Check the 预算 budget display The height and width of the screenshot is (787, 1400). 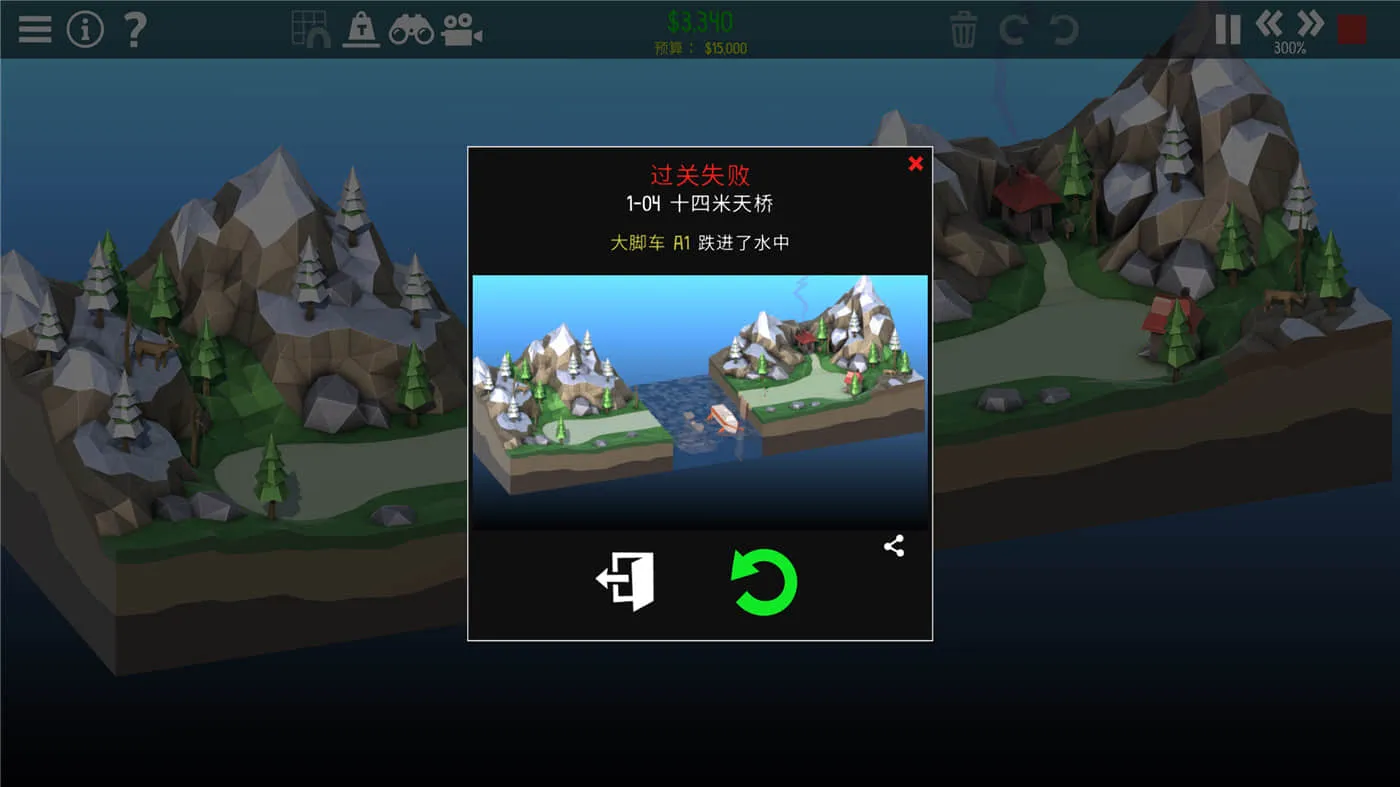(700, 47)
